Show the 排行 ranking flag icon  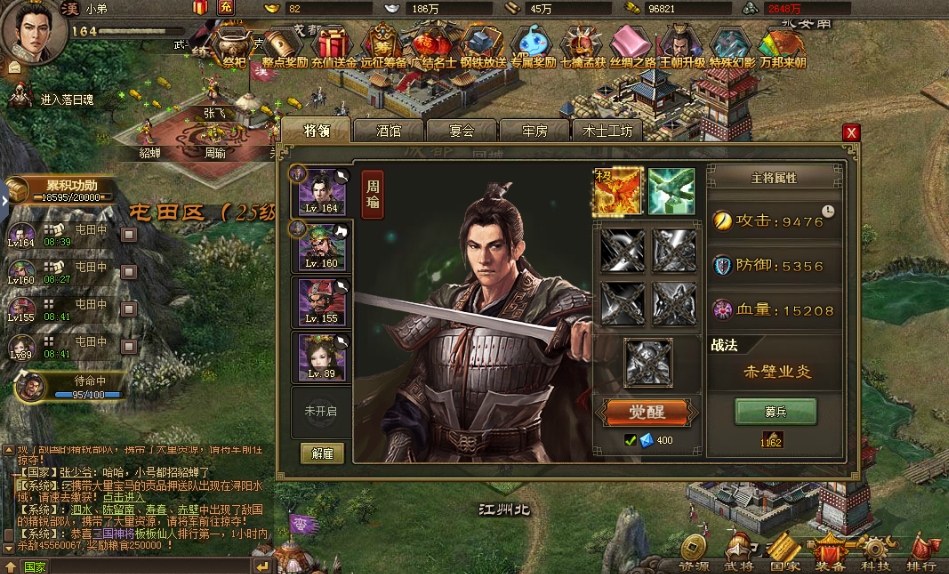(921, 550)
